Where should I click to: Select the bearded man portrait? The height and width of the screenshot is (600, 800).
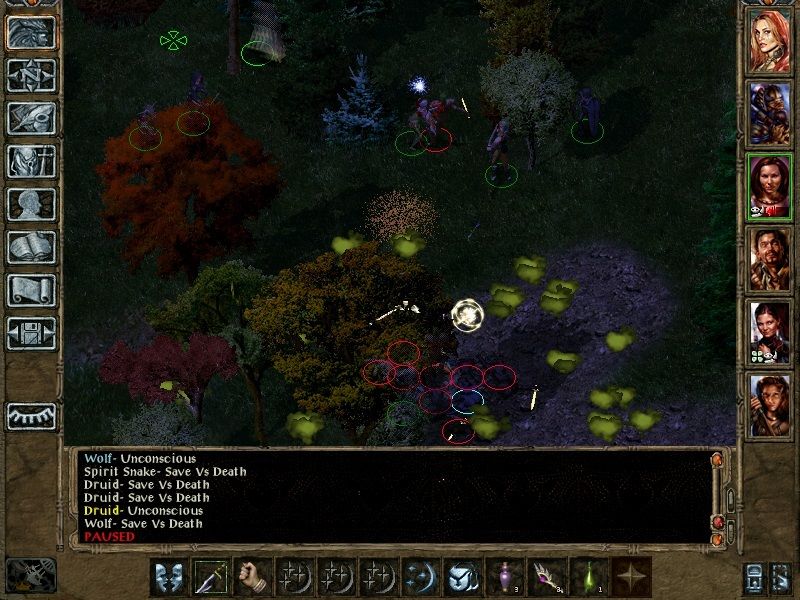click(x=770, y=257)
